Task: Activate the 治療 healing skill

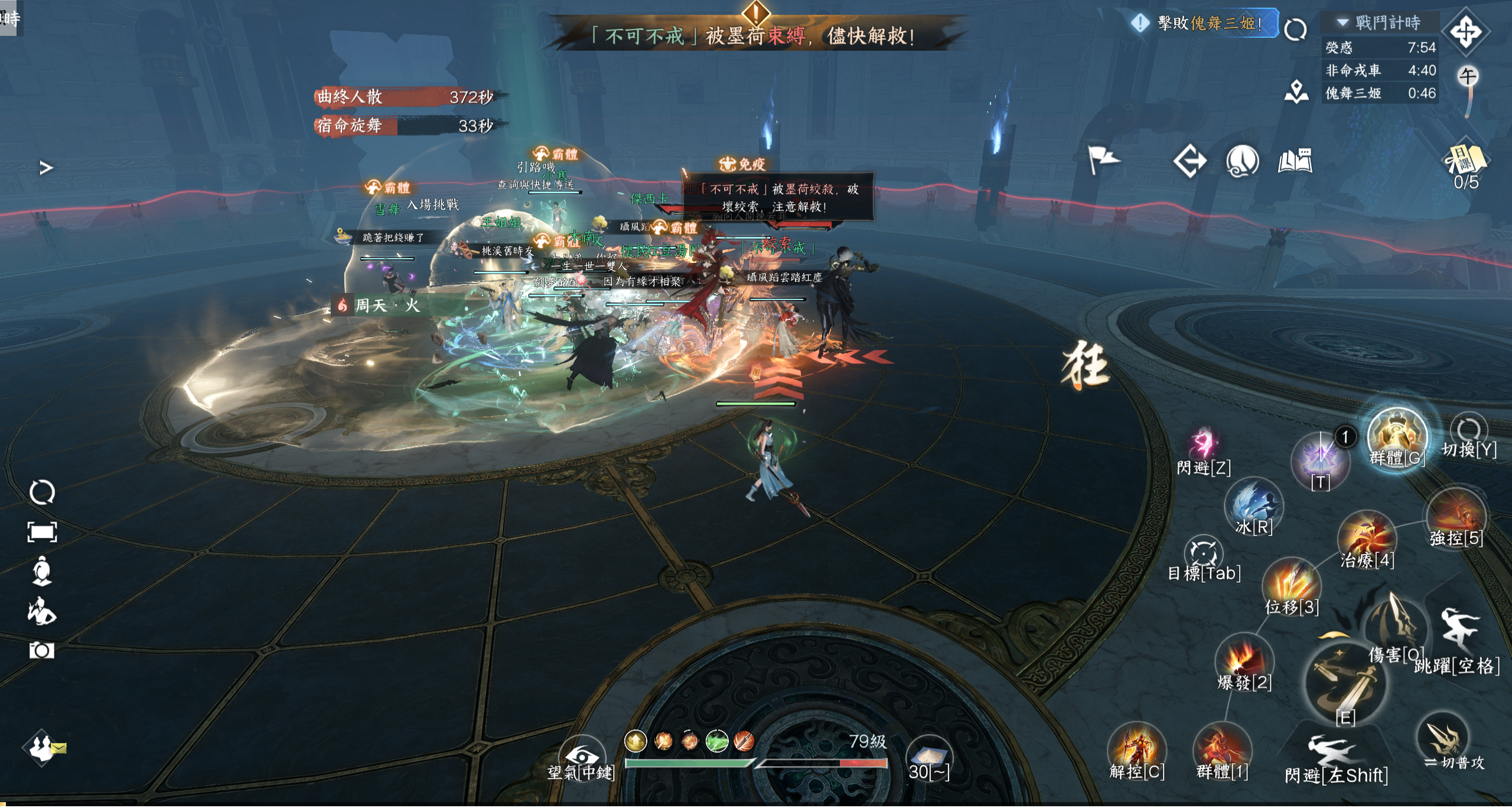Action: click(1366, 537)
